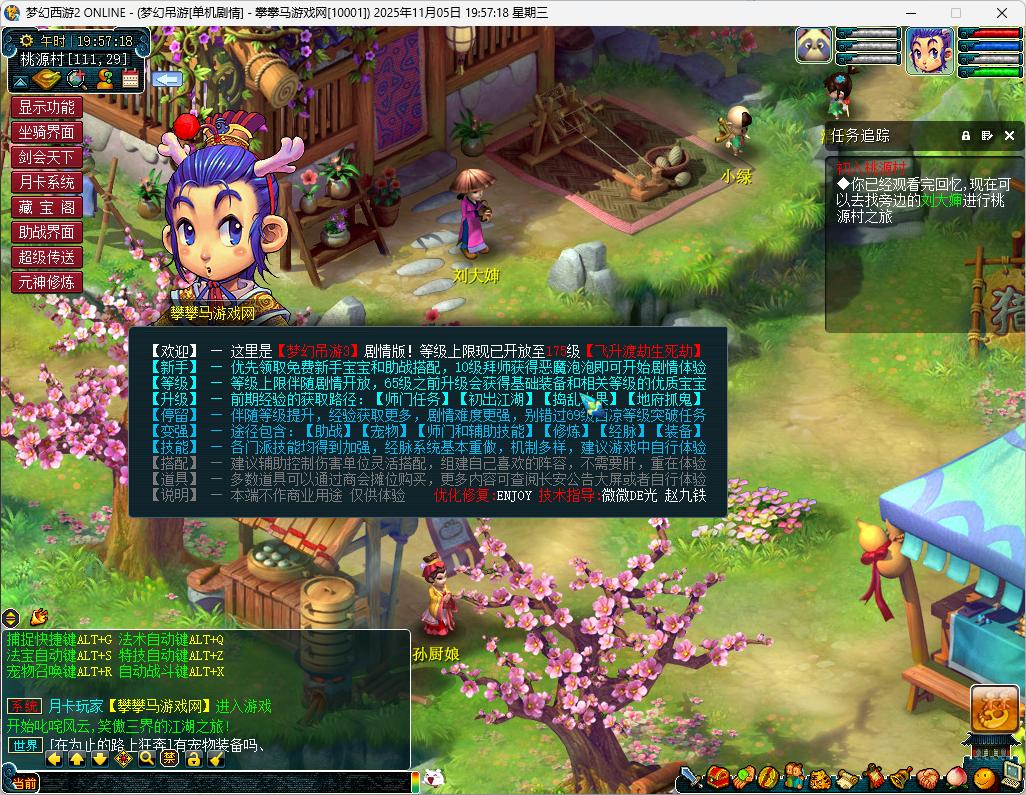Open the 元神修炼 cultivation panel

46,282
